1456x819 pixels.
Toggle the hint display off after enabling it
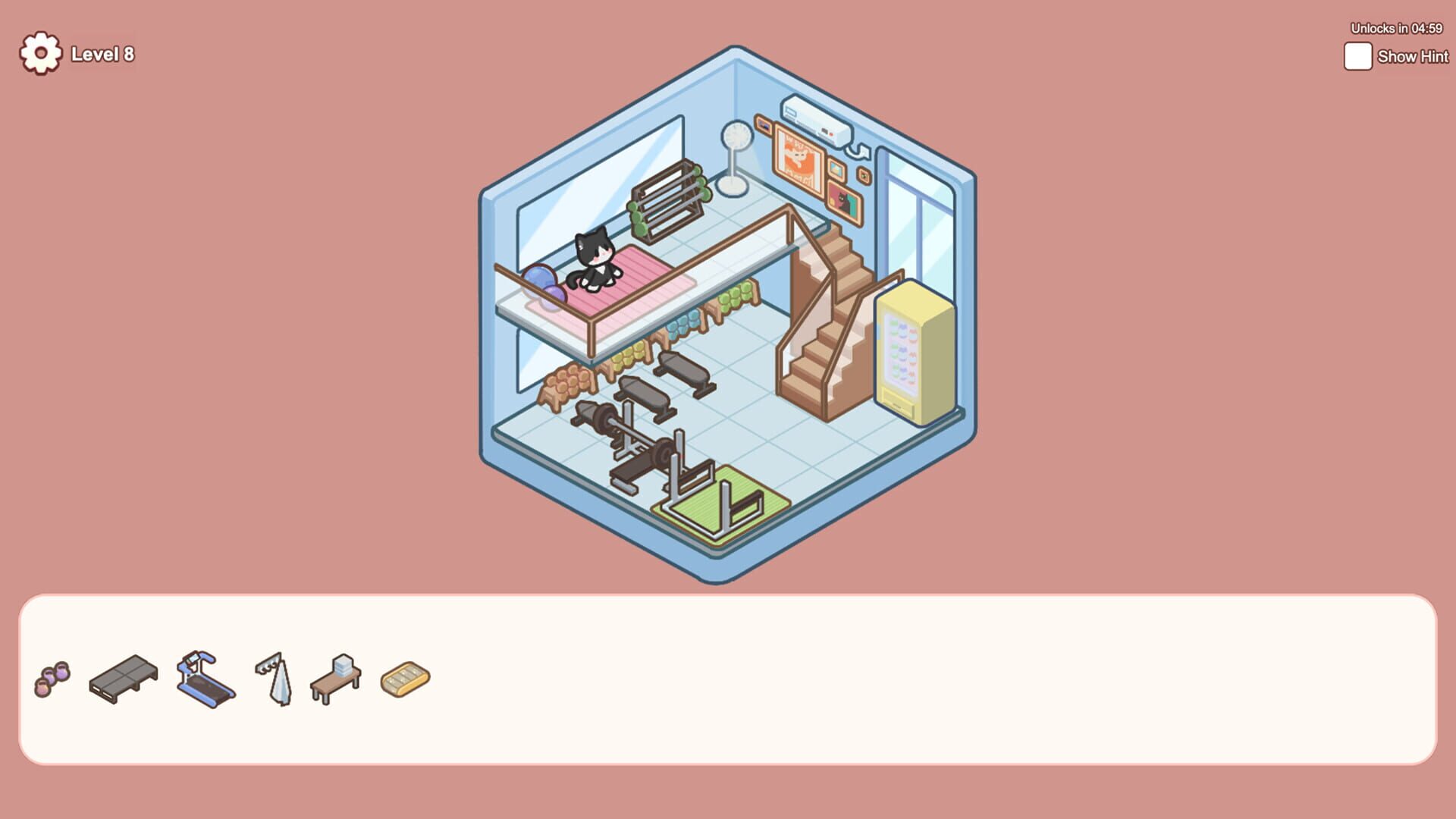point(1357,56)
